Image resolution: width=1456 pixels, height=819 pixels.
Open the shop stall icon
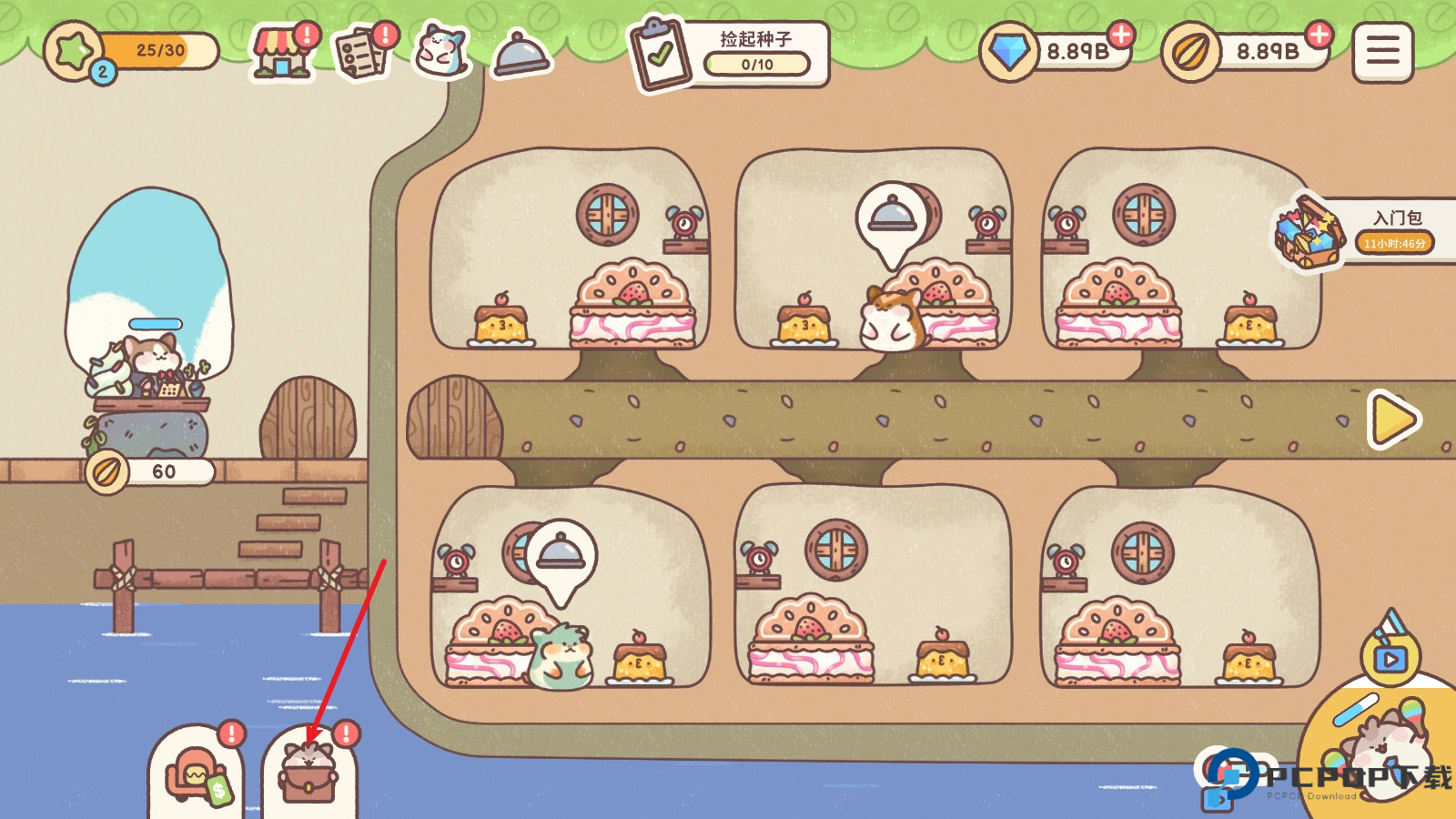click(281, 52)
